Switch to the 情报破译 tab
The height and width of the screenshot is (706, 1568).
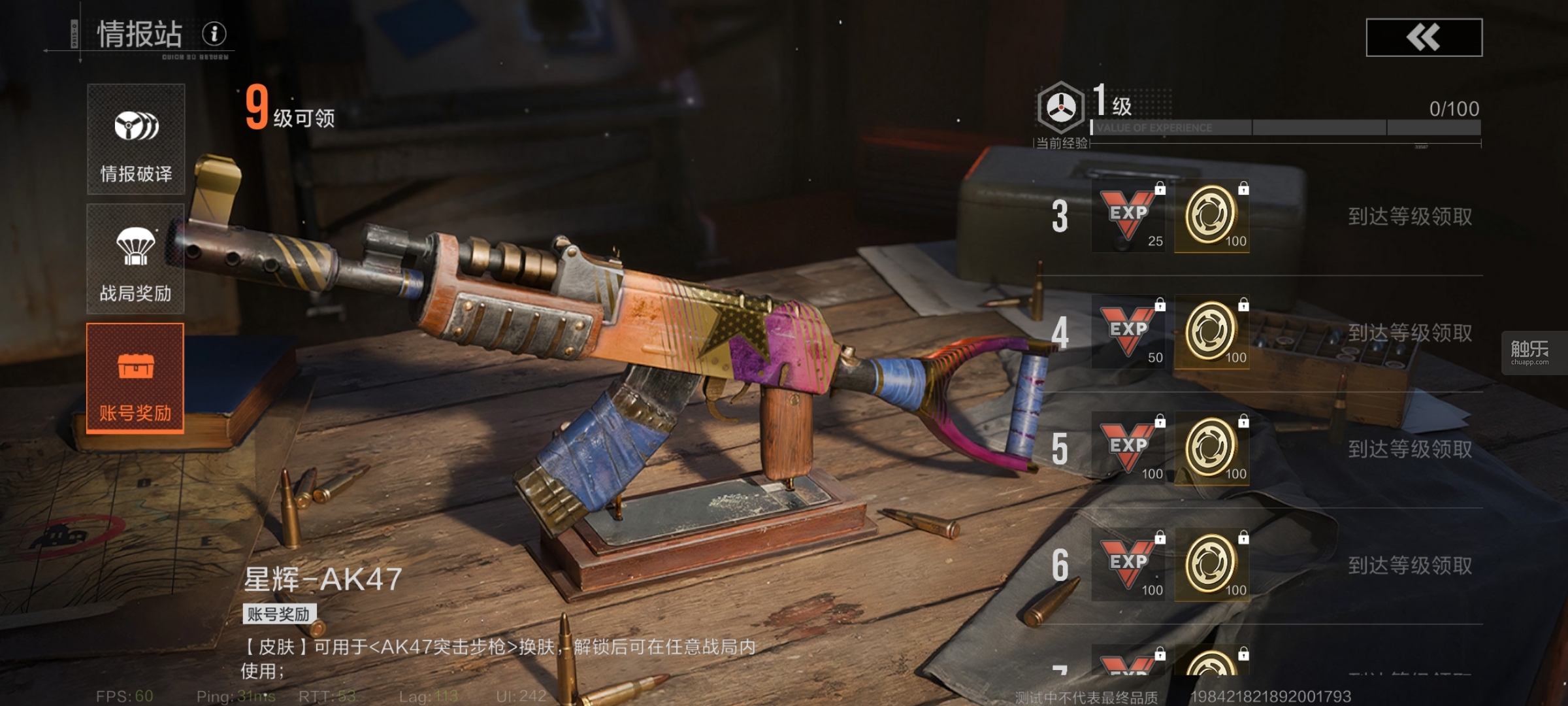(x=136, y=139)
